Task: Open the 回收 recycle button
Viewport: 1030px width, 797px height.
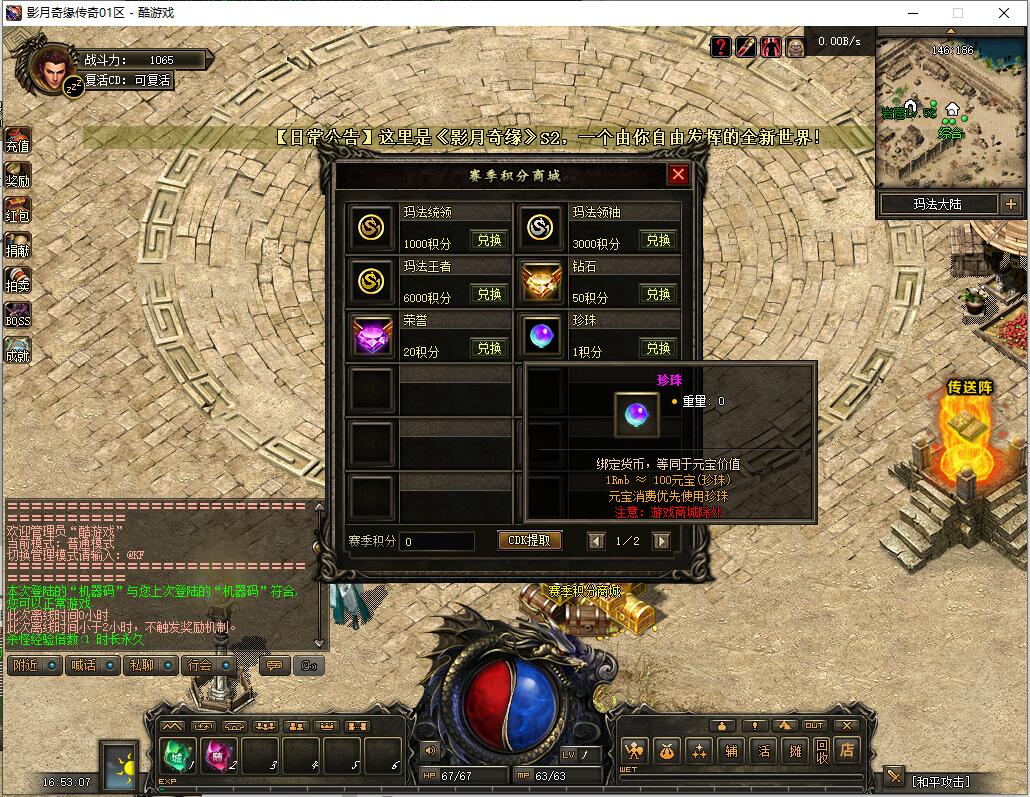Action: coord(821,750)
